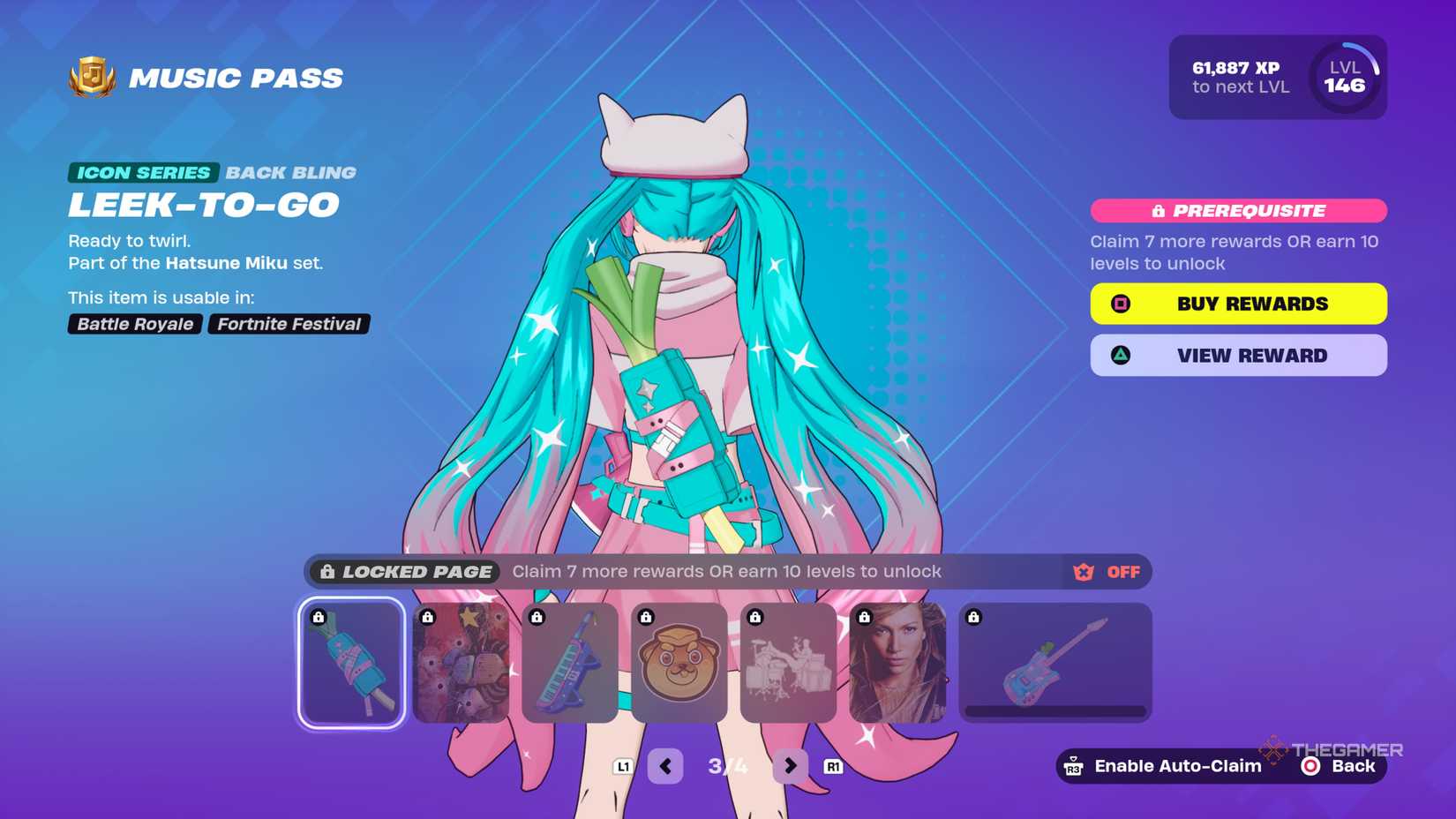The image size is (1456, 819).
Task: Open the bear emoticon reward
Action: (679, 663)
